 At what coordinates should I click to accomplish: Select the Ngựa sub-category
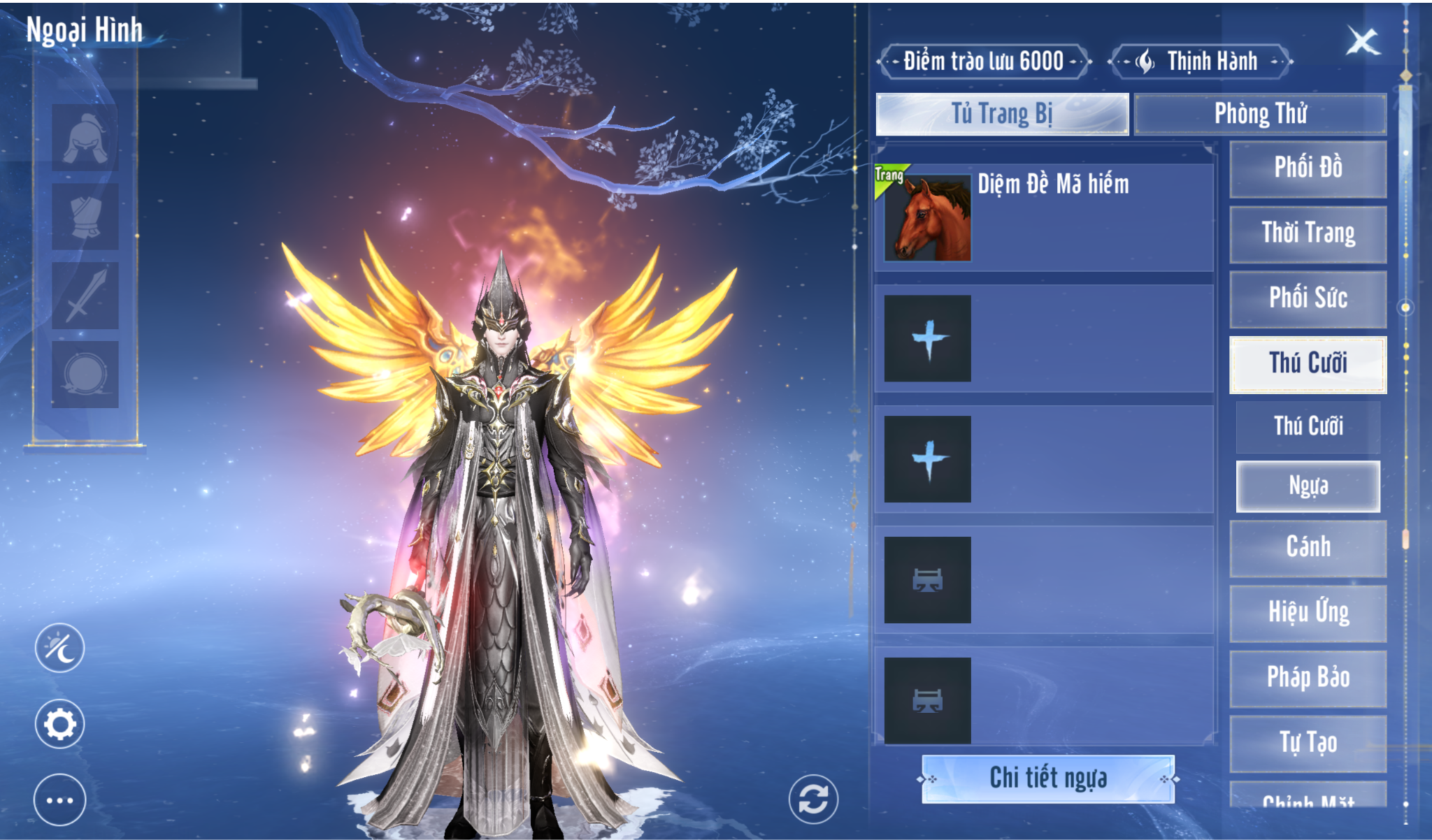point(1308,486)
